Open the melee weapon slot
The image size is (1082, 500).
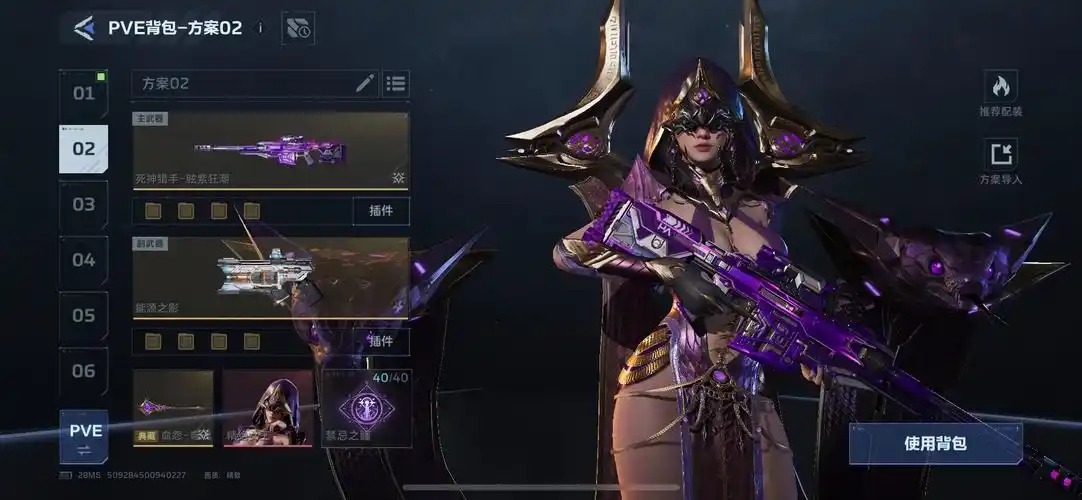173,407
